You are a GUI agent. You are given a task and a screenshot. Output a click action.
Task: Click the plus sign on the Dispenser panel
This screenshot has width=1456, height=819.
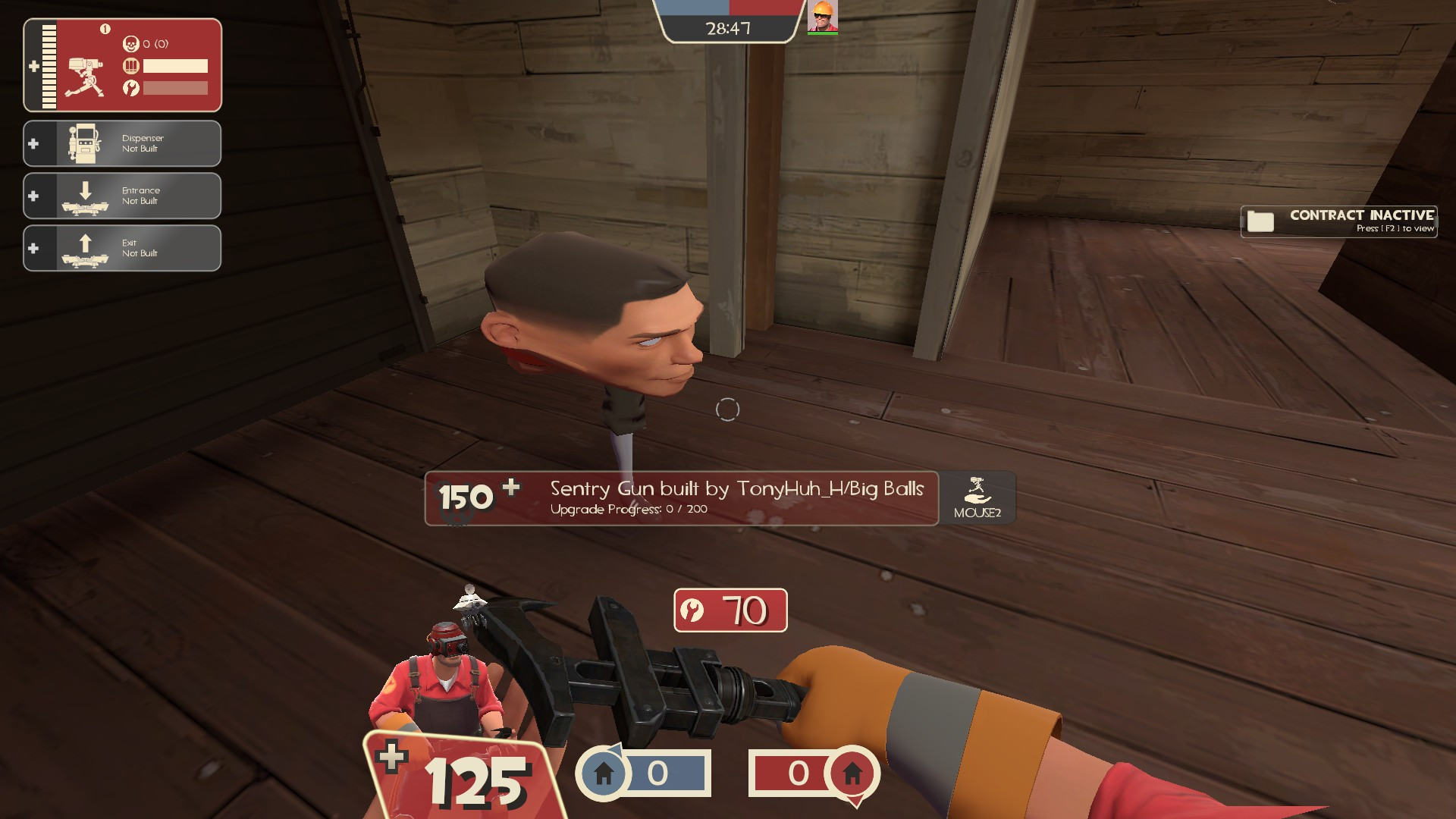click(34, 143)
